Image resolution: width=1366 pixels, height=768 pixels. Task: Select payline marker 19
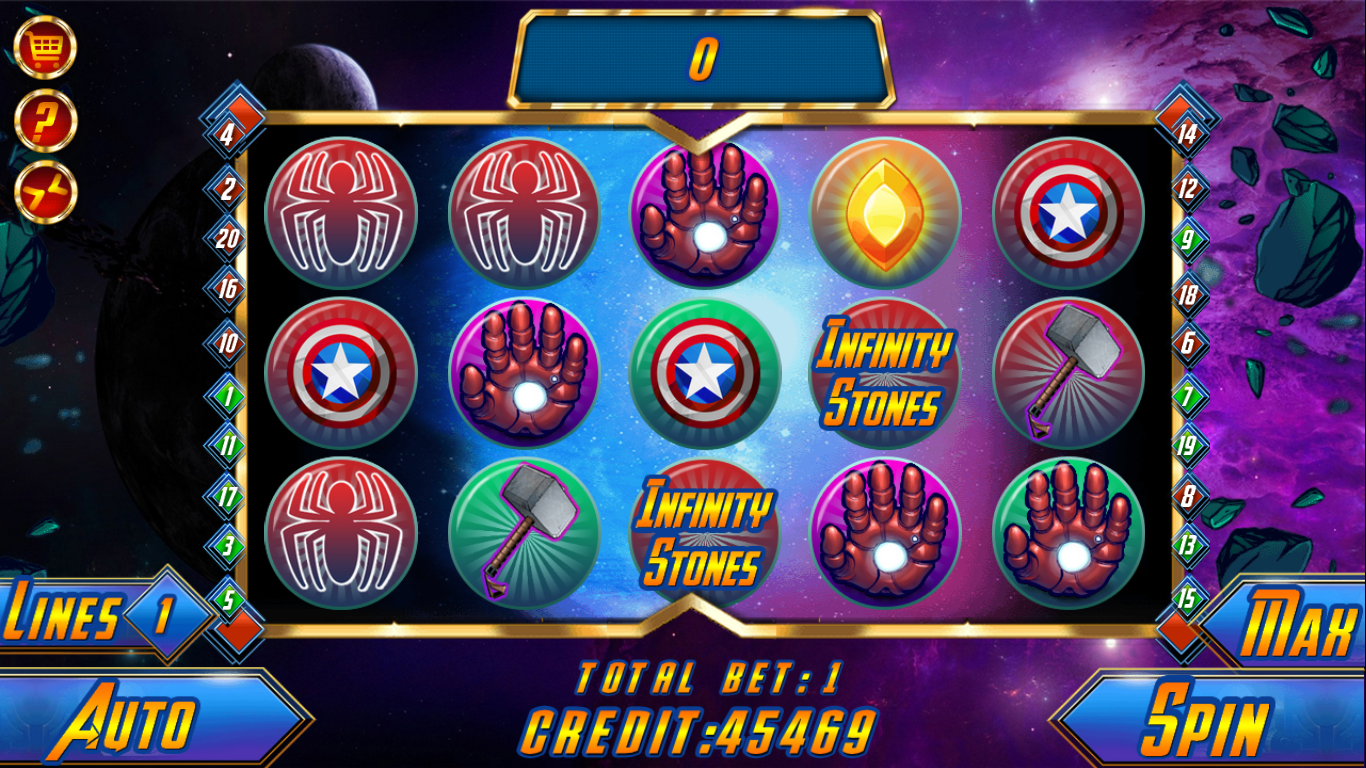pos(1187,444)
